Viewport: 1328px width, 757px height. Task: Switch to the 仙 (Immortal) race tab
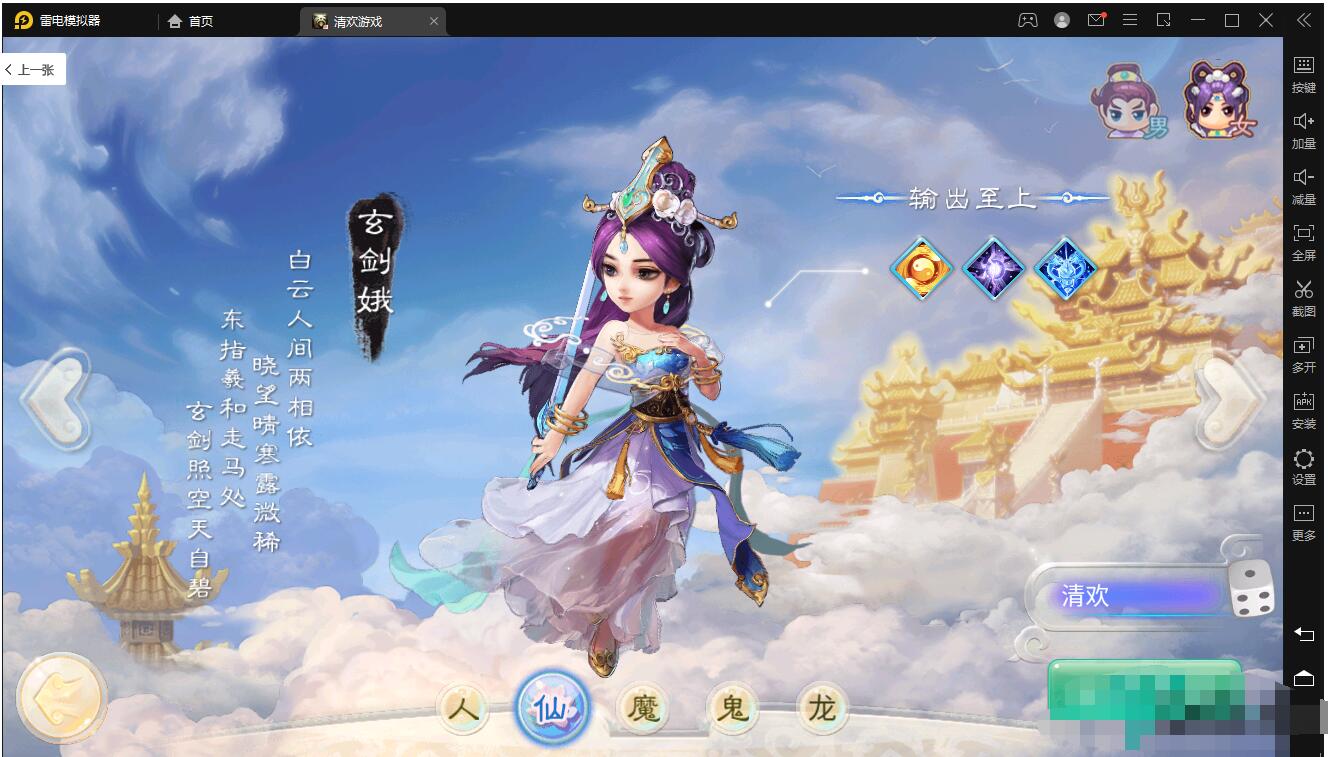click(x=552, y=709)
